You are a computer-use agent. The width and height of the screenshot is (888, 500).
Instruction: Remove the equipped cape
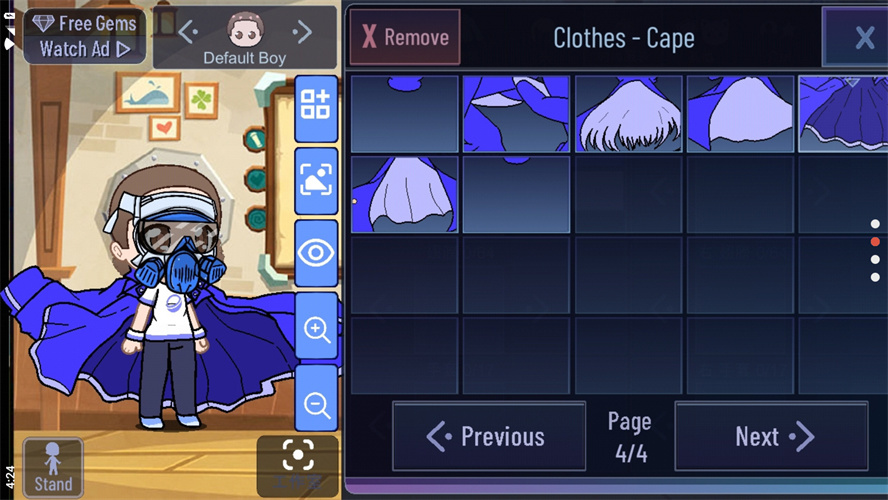(405, 37)
